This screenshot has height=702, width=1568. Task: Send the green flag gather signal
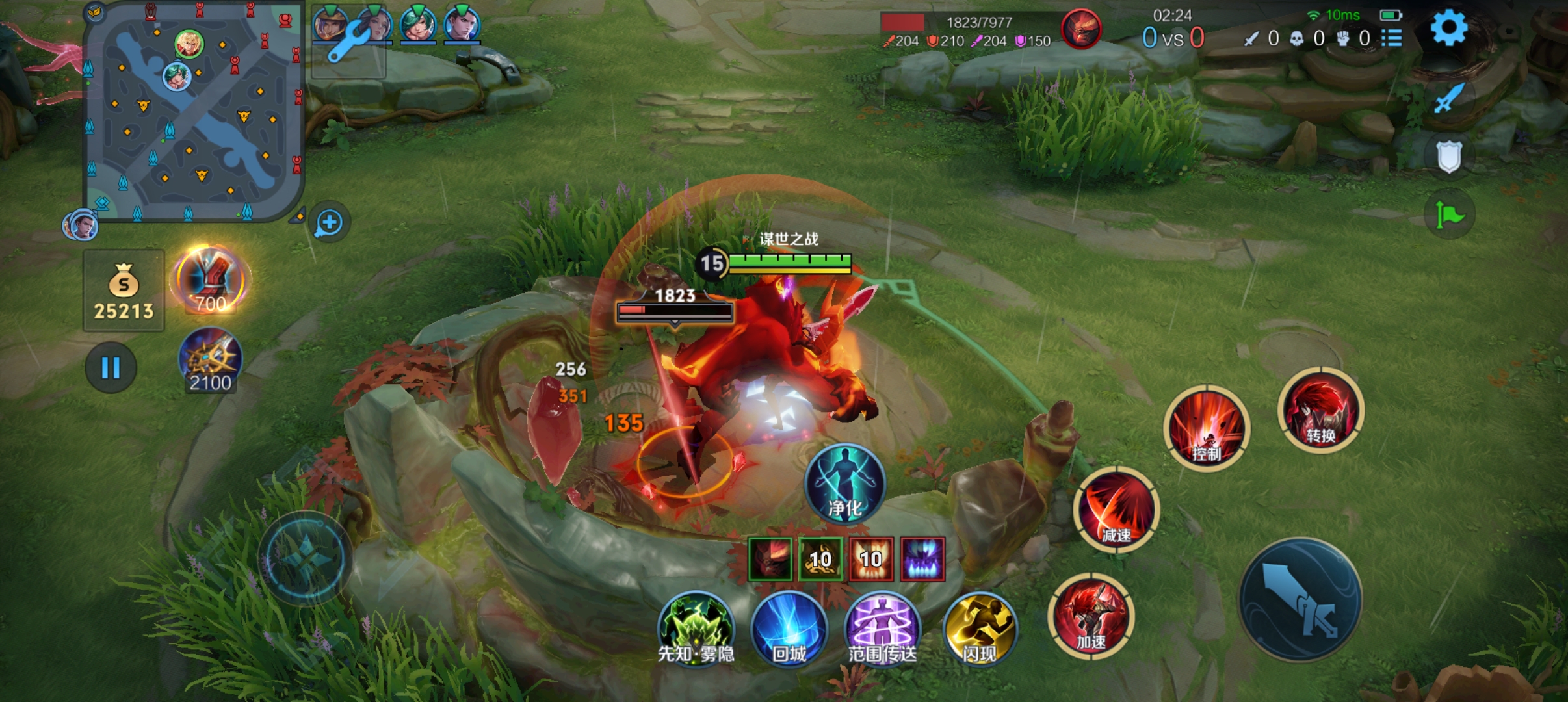click(1449, 214)
